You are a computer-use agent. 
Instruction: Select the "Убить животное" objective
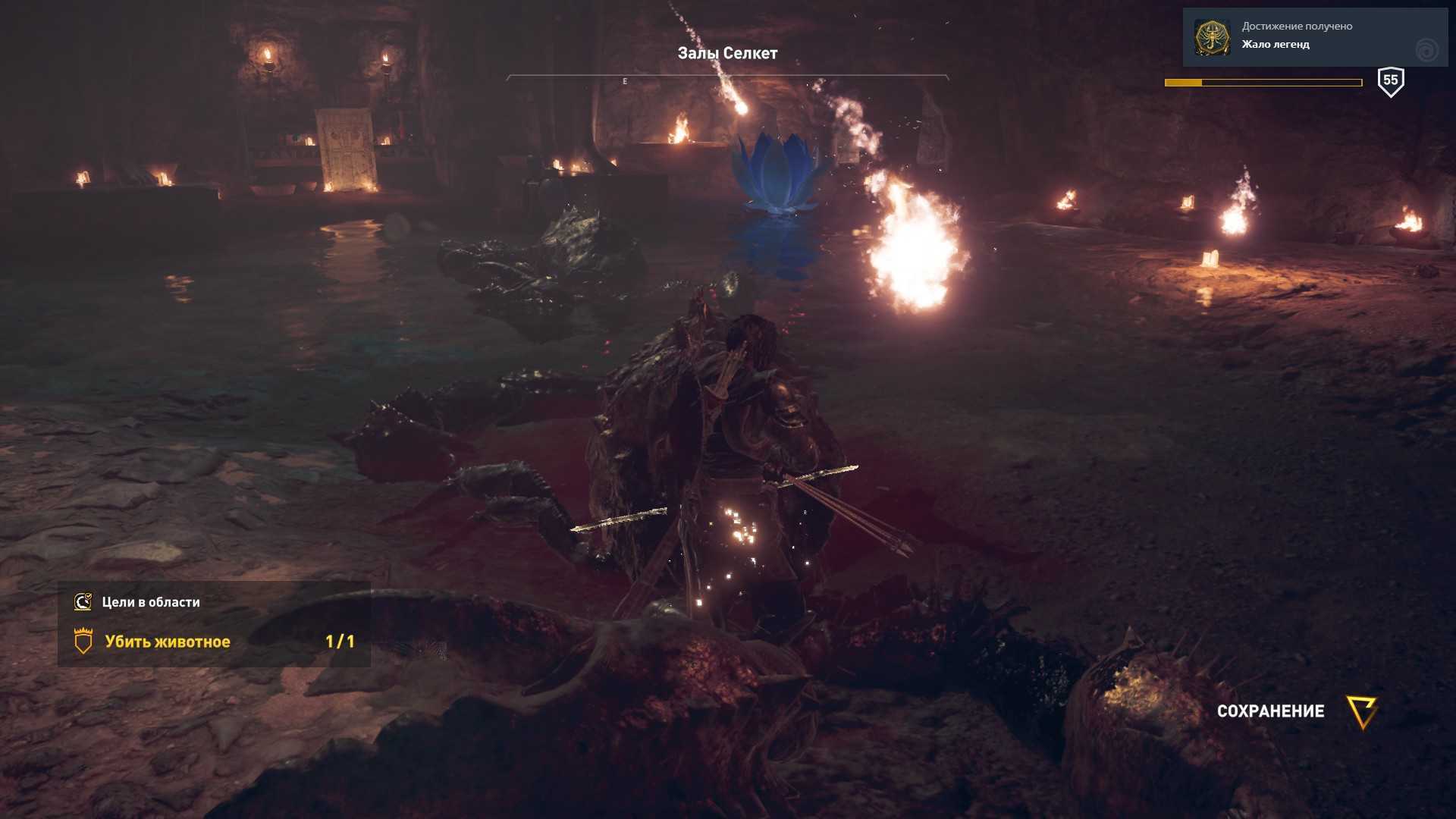pos(168,642)
